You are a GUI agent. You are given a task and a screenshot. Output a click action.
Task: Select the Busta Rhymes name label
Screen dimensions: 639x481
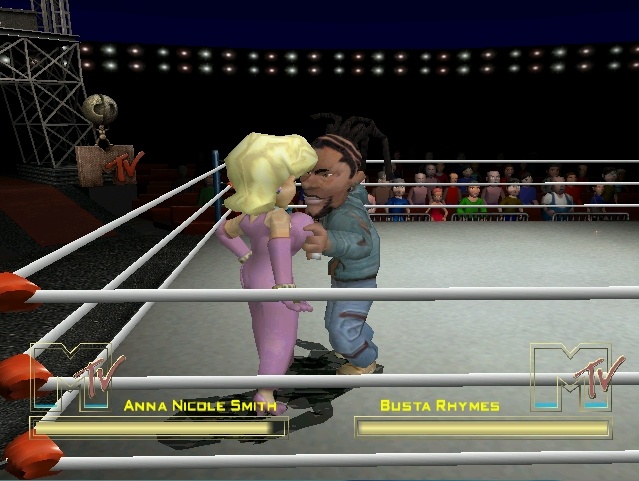[440, 406]
